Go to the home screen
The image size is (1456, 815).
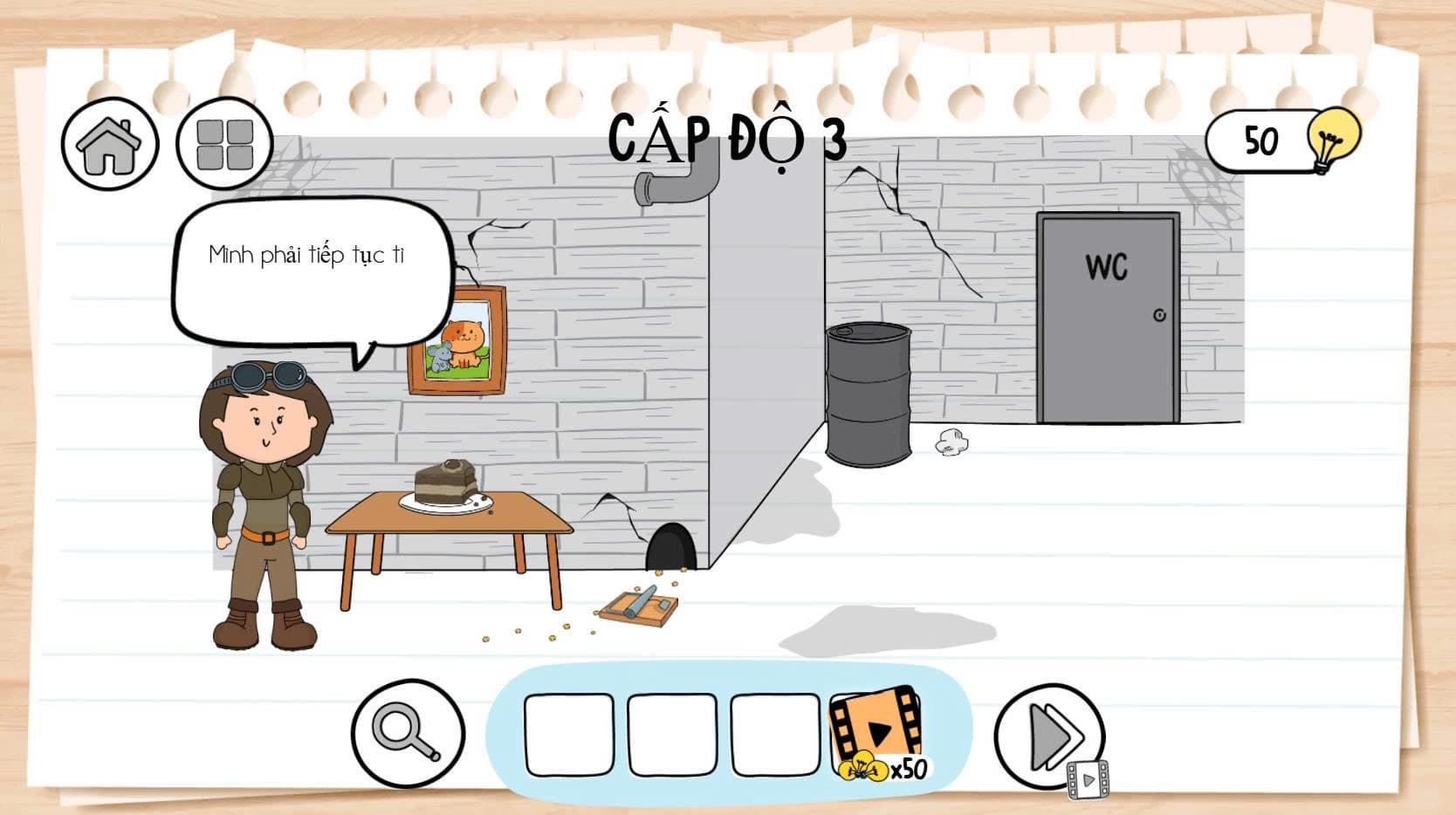[110, 145]
